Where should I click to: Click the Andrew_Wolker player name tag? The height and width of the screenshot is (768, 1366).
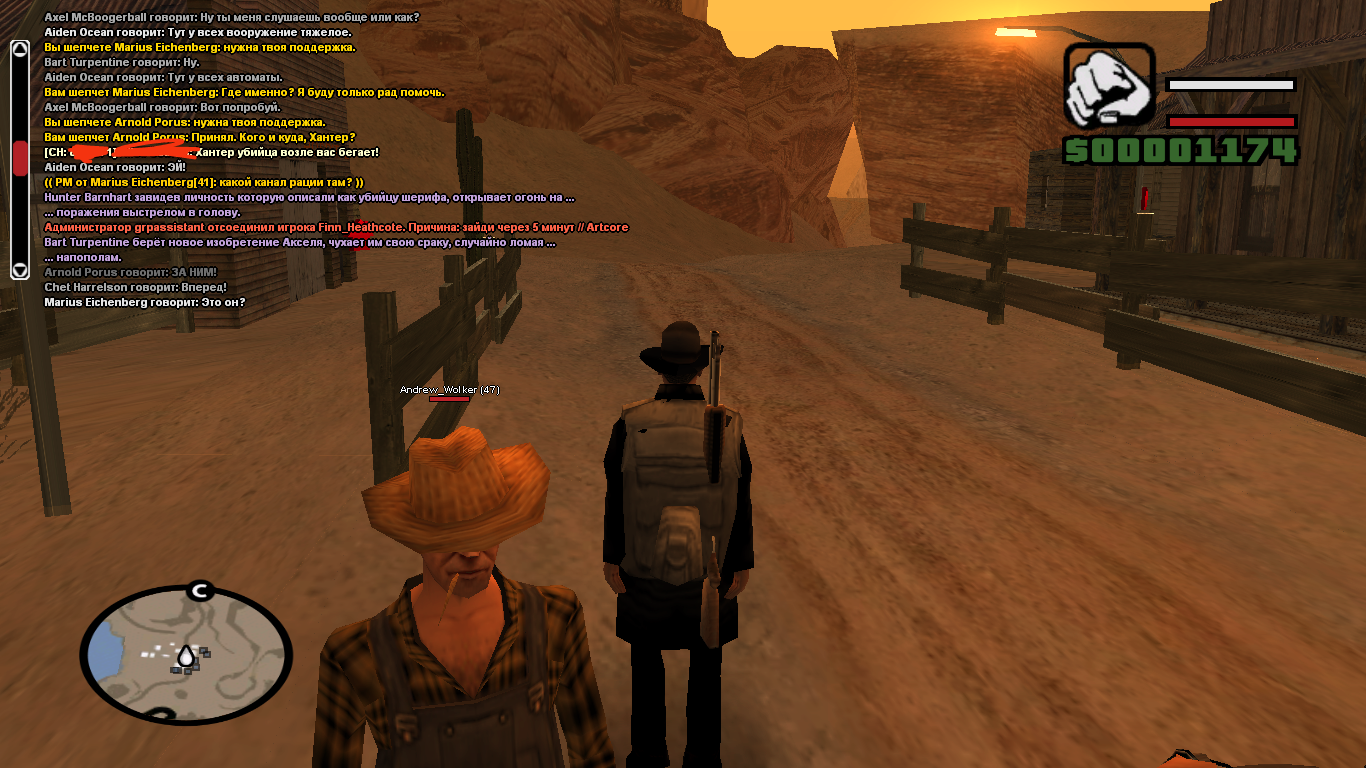pos(449,389)
